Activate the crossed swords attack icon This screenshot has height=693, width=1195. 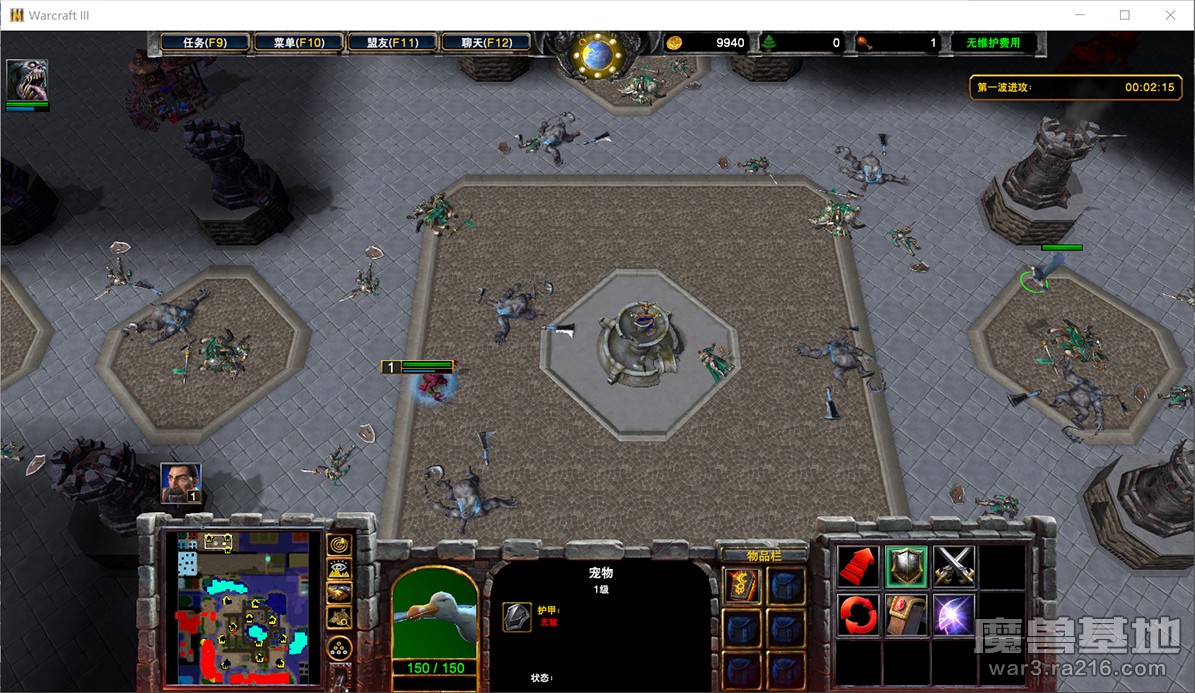click(x=954, y=567)
